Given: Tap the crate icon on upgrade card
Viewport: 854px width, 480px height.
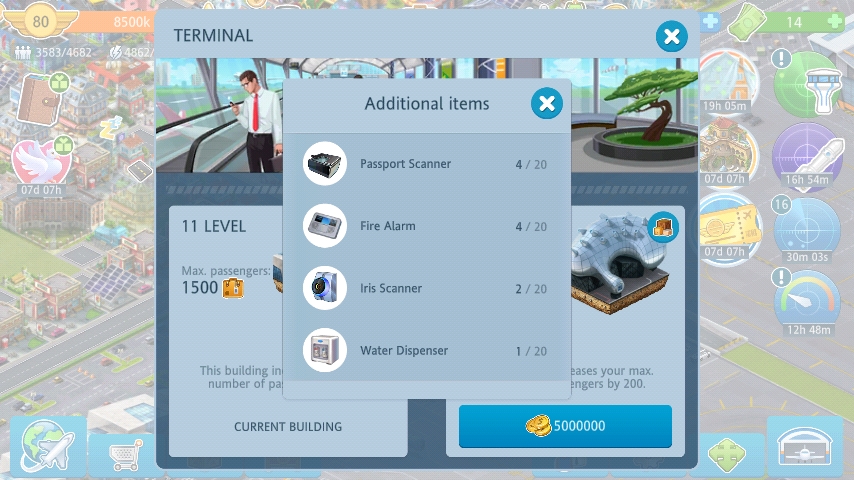Looking at the screenshot, I should point(663,226).
